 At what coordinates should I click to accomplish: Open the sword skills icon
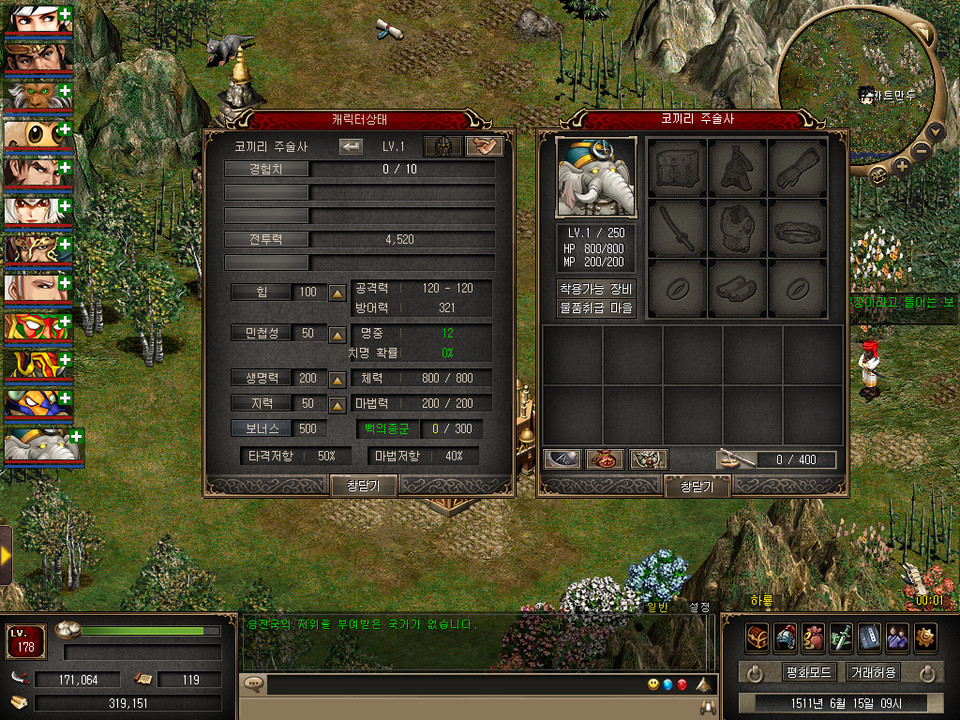(841, 636)
